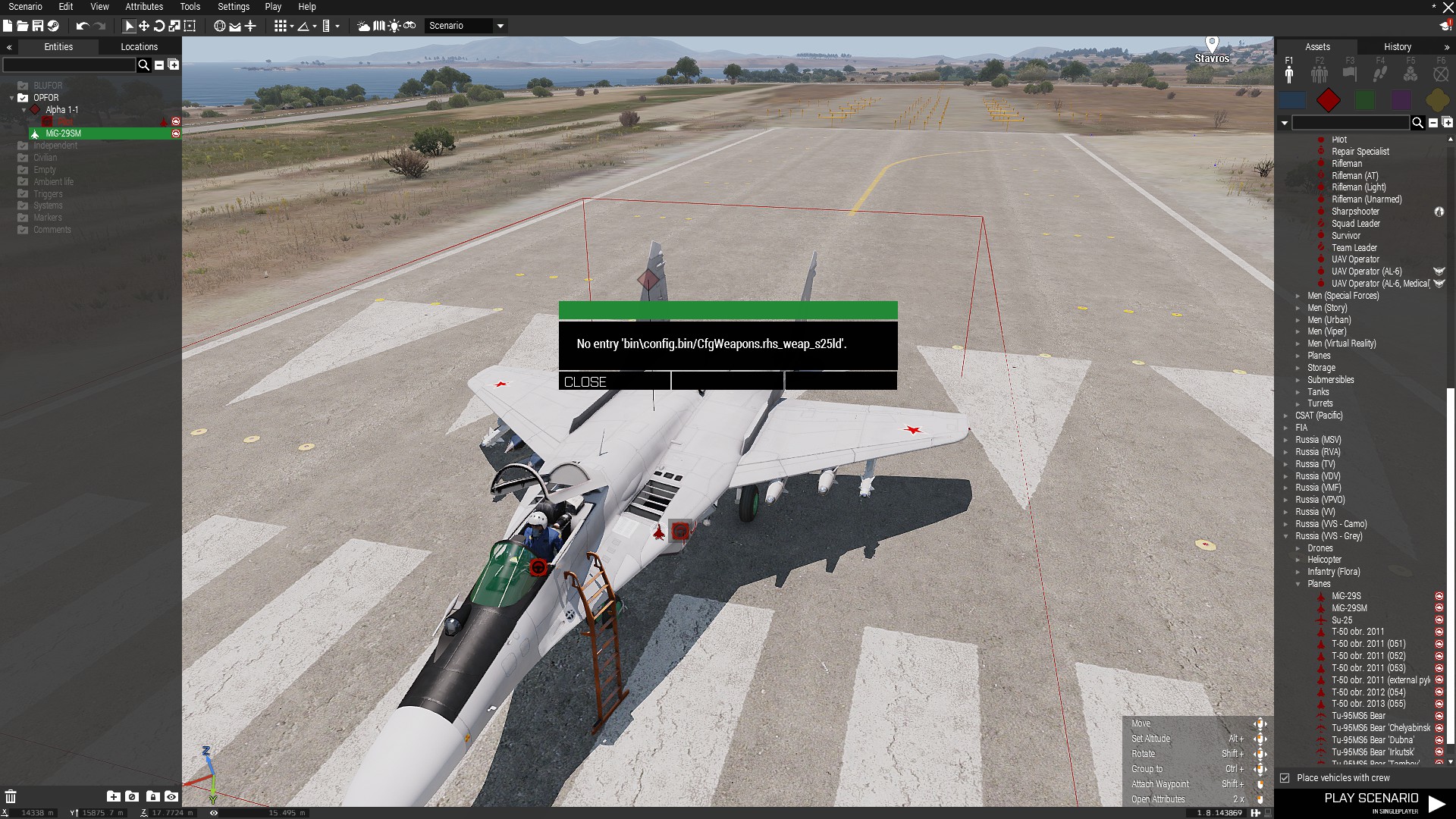Click the undo arrow in the toolbar
This screenshot has width=1456, height=819.
[82, 26]
